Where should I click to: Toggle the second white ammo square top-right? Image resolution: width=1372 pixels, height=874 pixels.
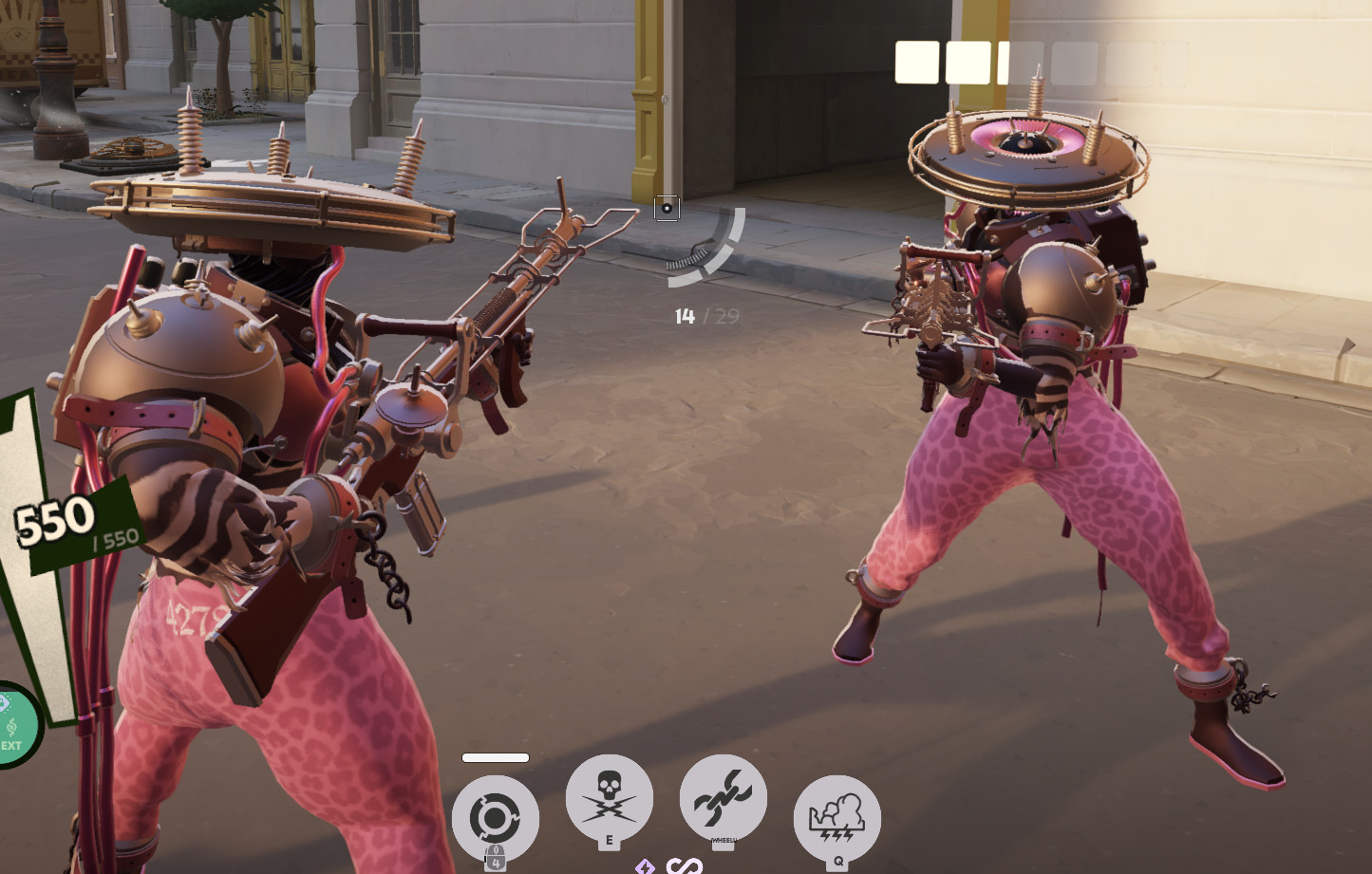point(968,63)
